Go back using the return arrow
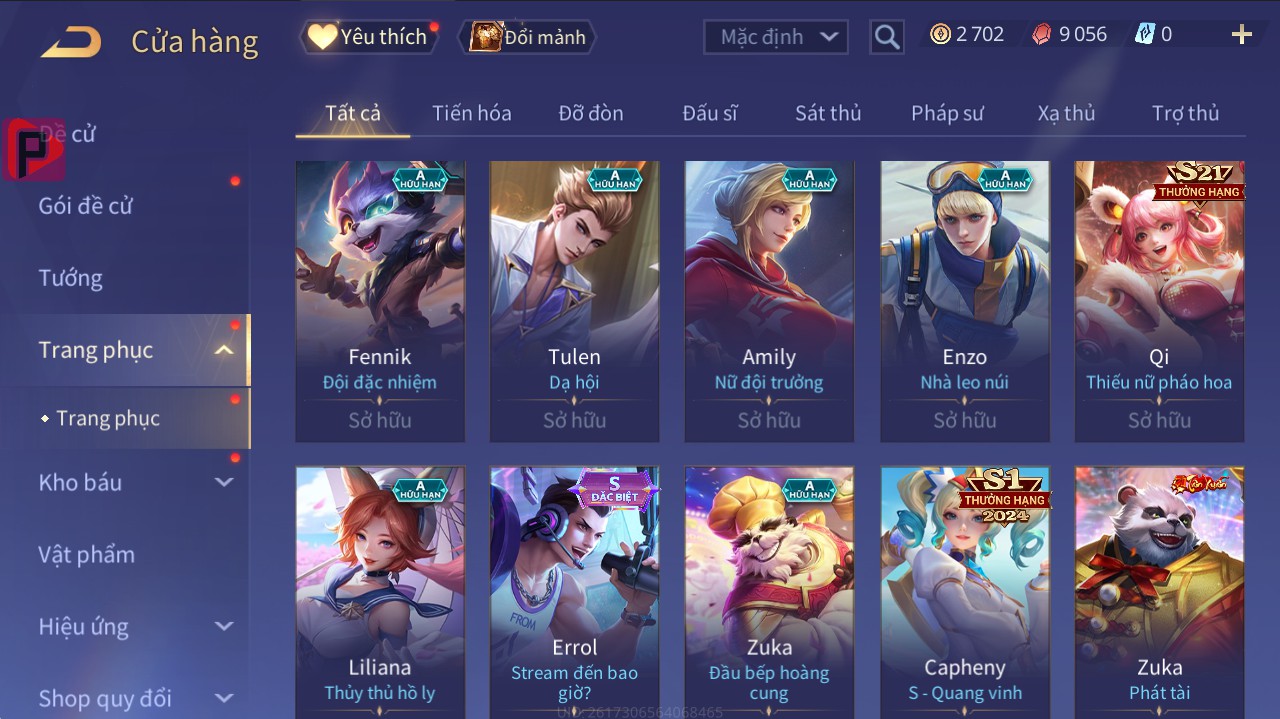Viewport: 1280px width, 719px height. pos(71,41)
